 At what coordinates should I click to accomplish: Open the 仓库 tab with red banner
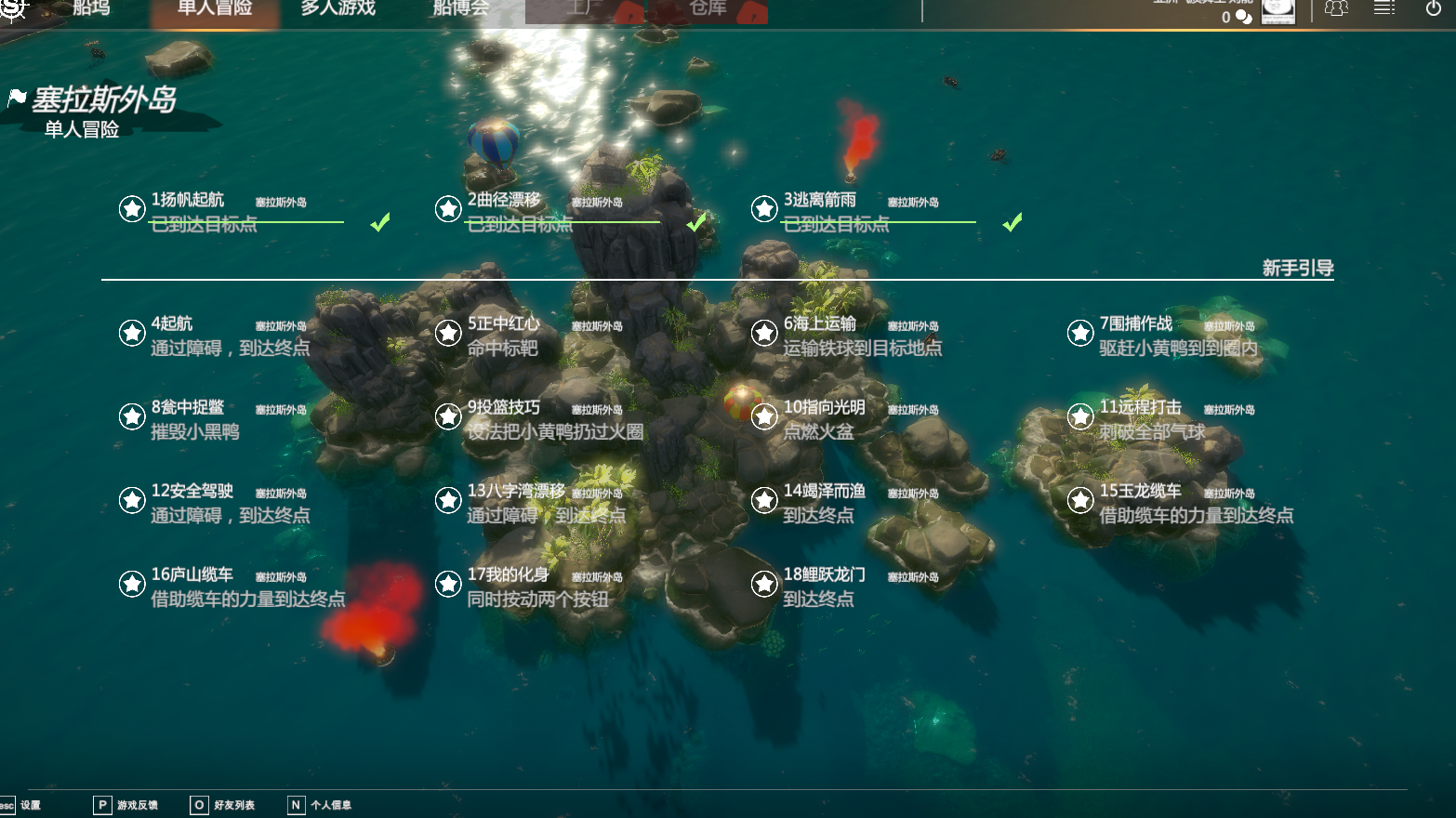(708, 9)
